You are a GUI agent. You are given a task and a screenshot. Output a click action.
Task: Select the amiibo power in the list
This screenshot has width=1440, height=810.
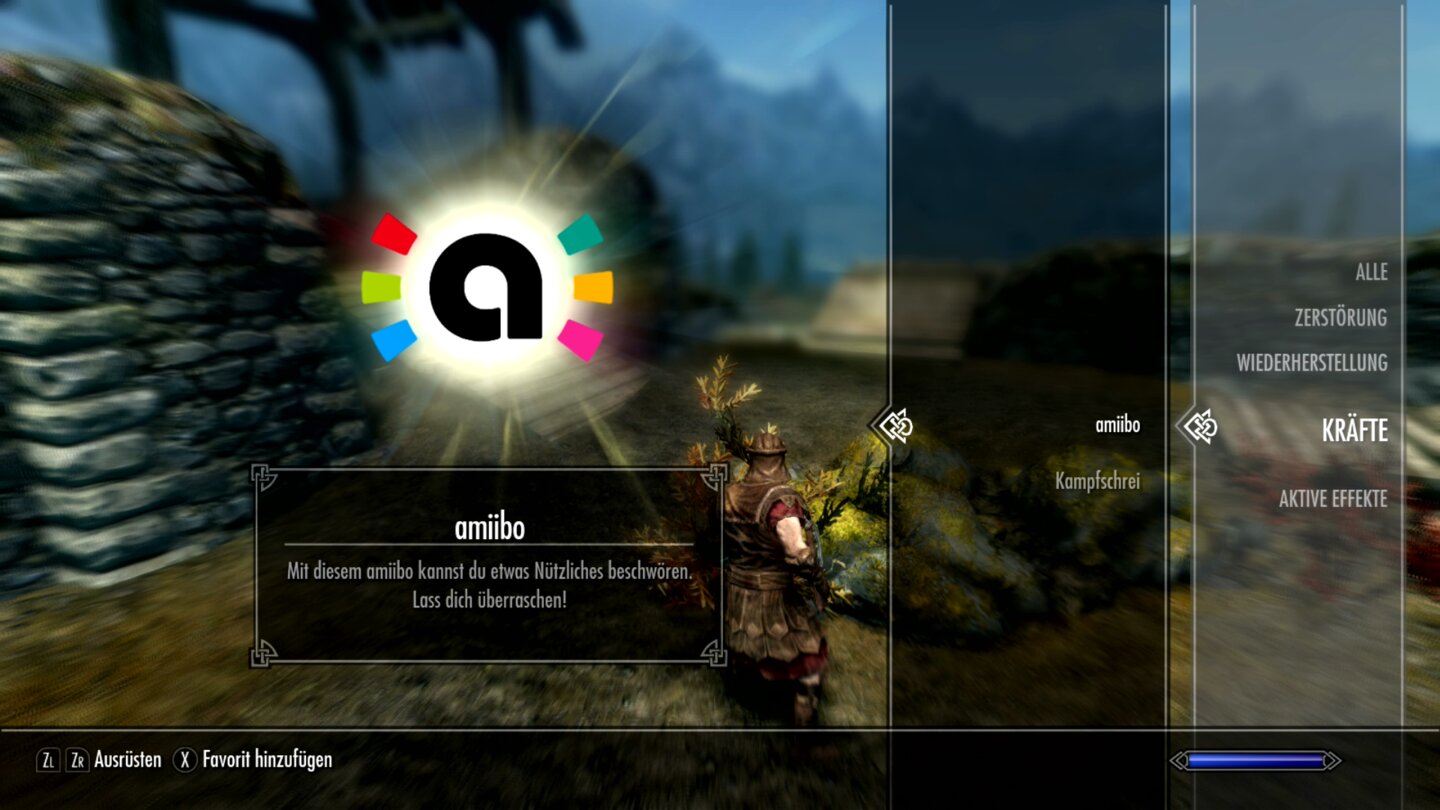coord(1117,424)
